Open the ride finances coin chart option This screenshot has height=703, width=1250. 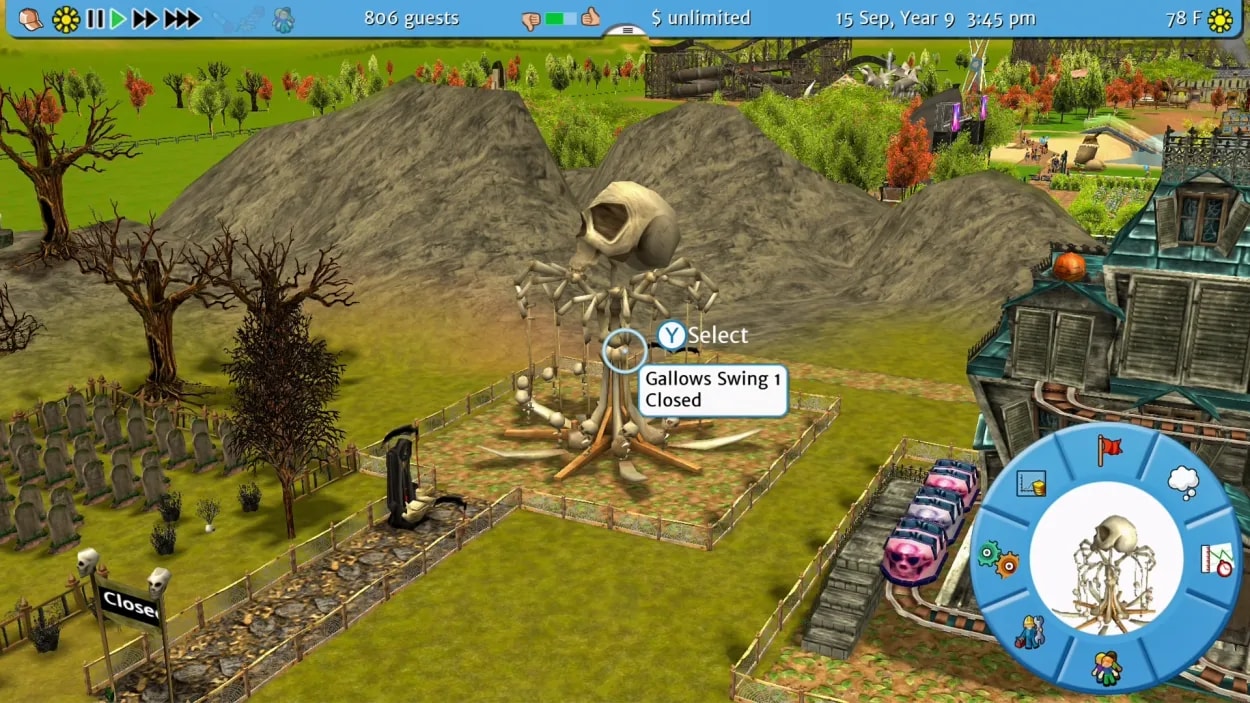(1030, 484)
